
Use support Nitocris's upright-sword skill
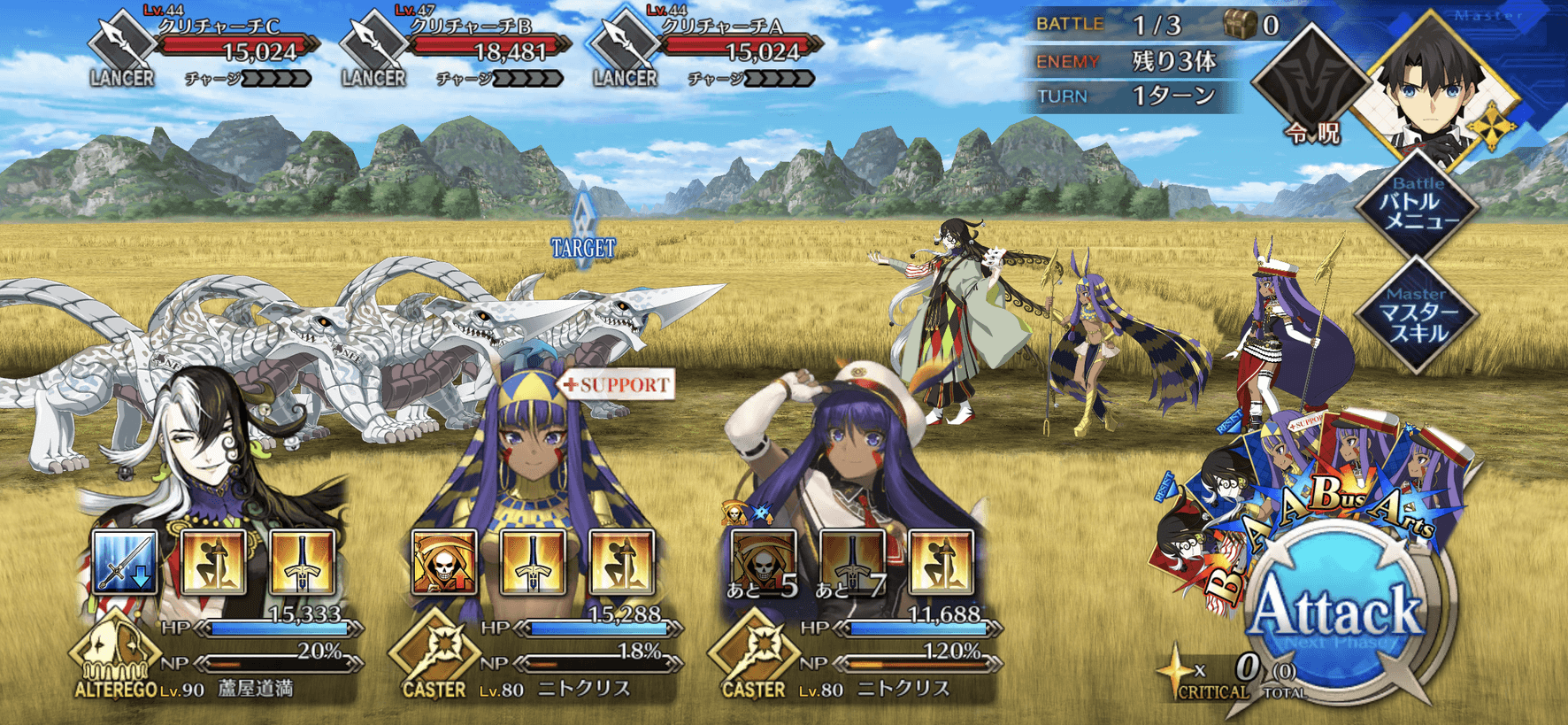pos(533,561)
